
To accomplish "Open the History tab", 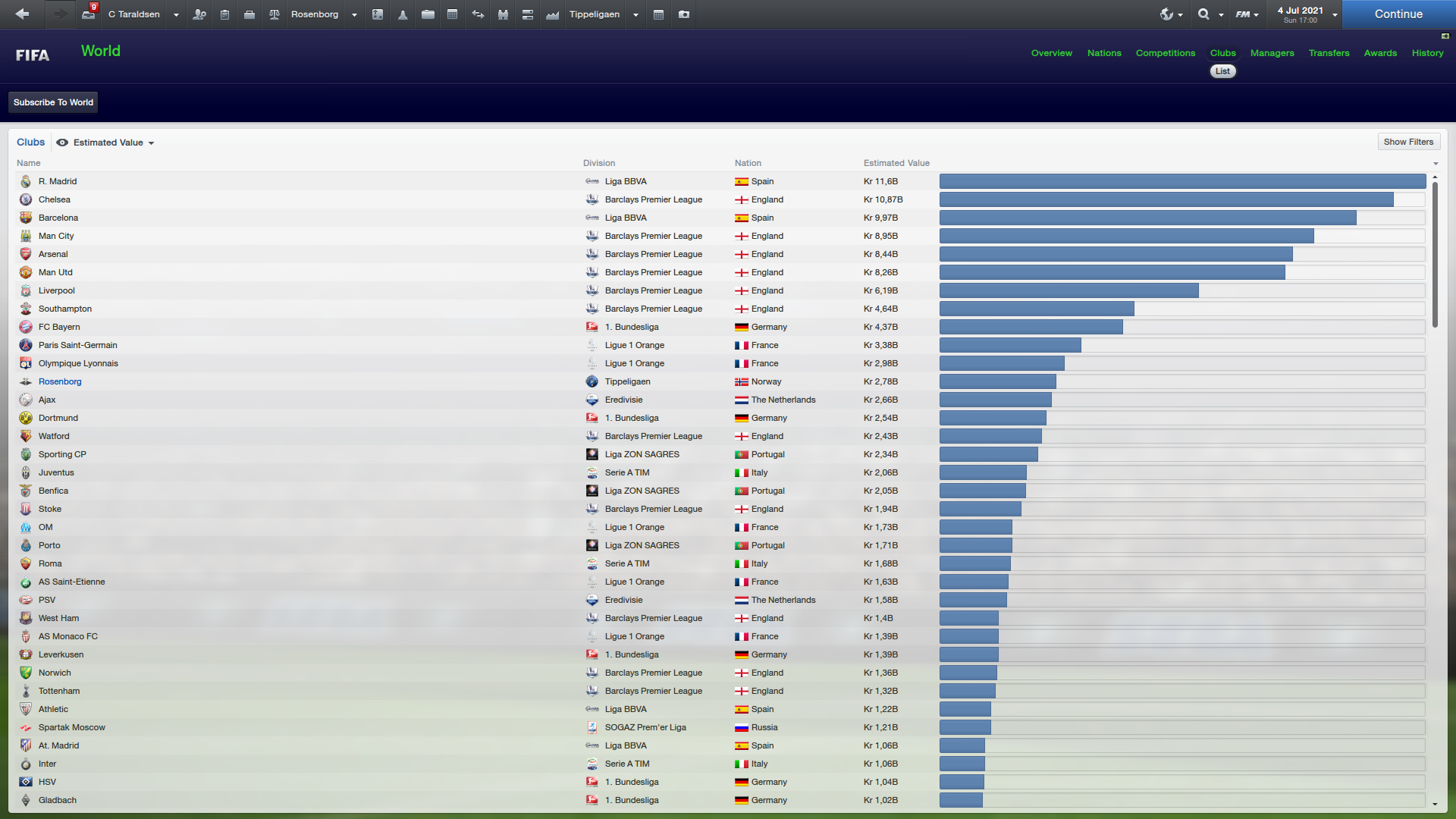I will point(1427,53).
